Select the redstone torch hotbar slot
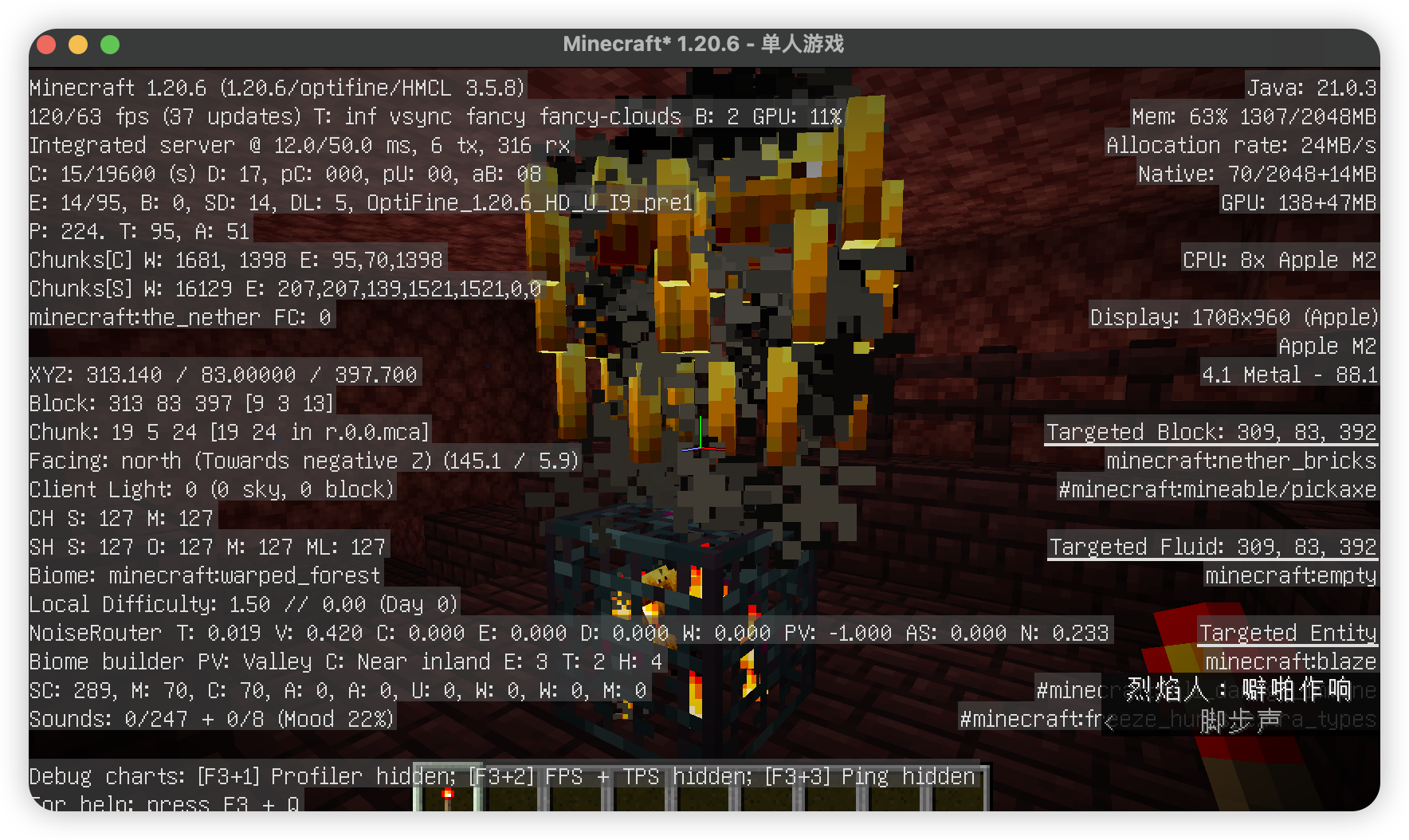 [x=447, y=797]
